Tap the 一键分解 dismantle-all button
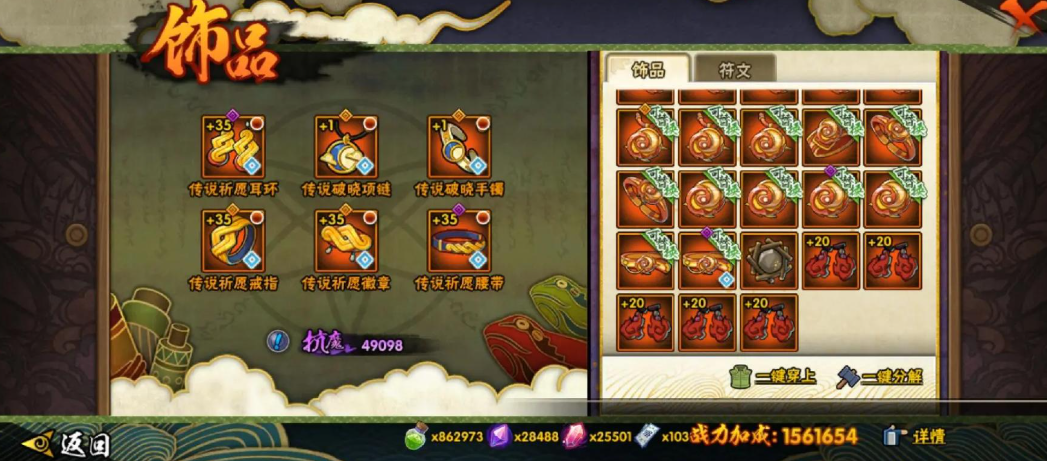Viewport: 1047px width, 461px height. tap(880, 376)
